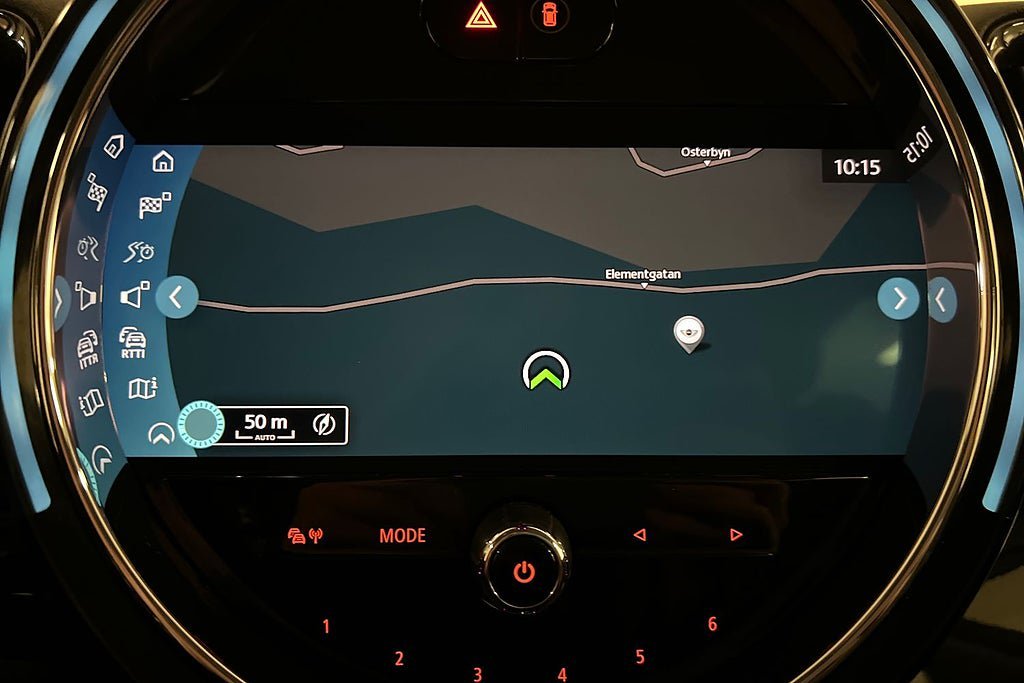Select the checkered flag destination icon
The height and width of the screenshot is (683, 1024).
(153, 205)
